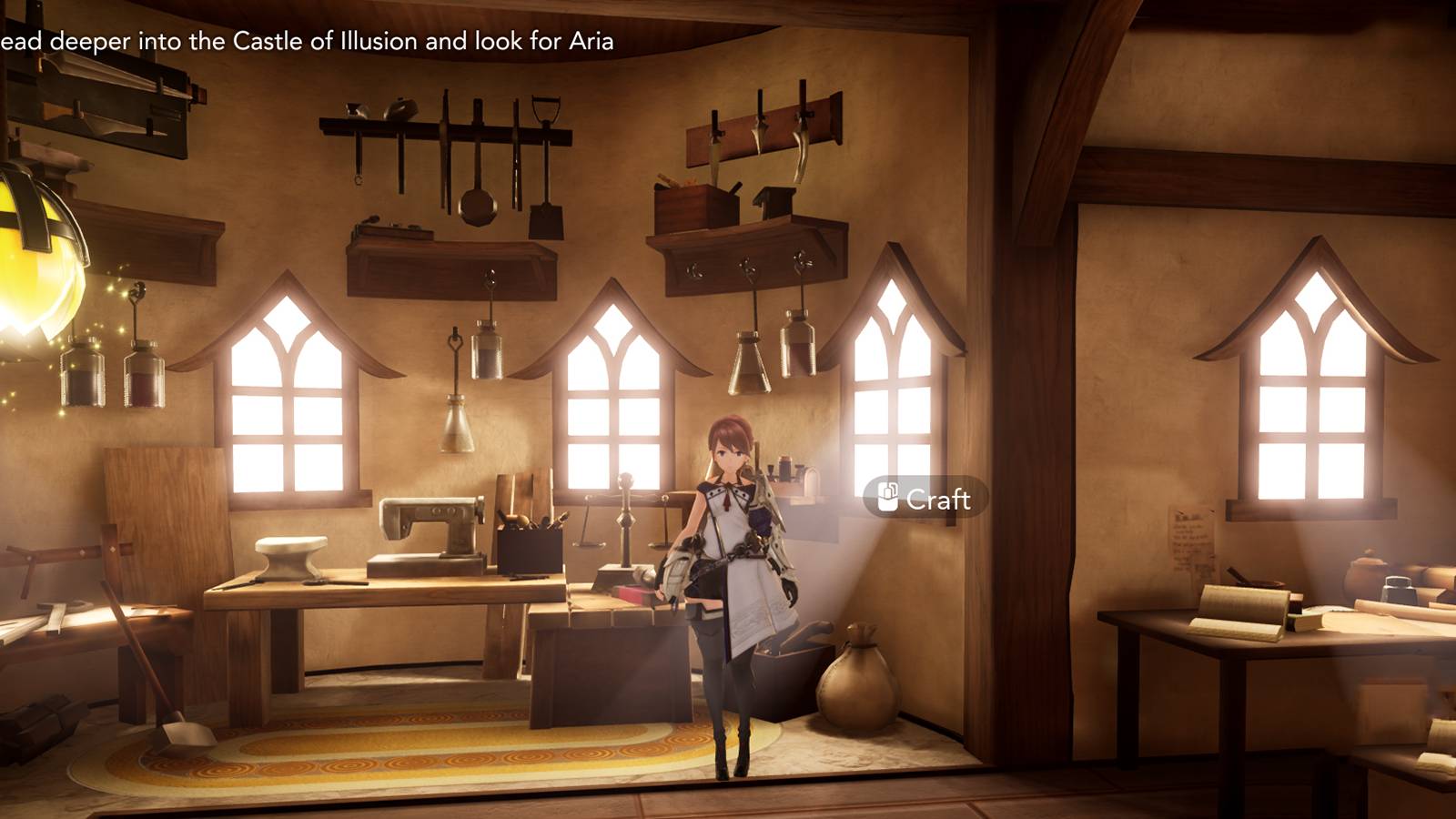1456x819 pixels.
Task: Click the mouse icon in the Craft prompt
Action: 886,497
